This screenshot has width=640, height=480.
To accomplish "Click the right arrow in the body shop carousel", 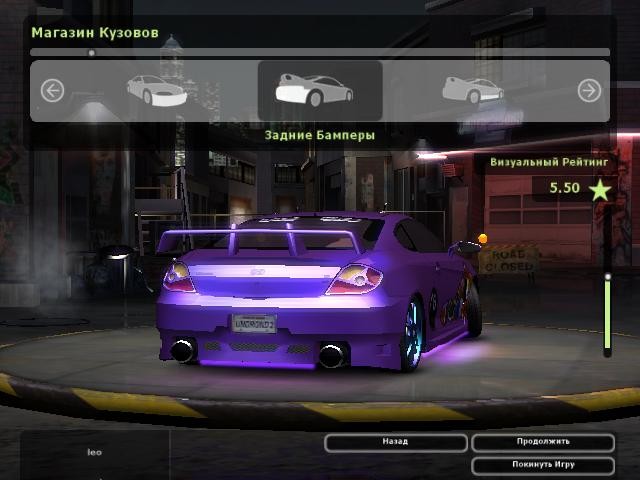I will pos(589,91).
